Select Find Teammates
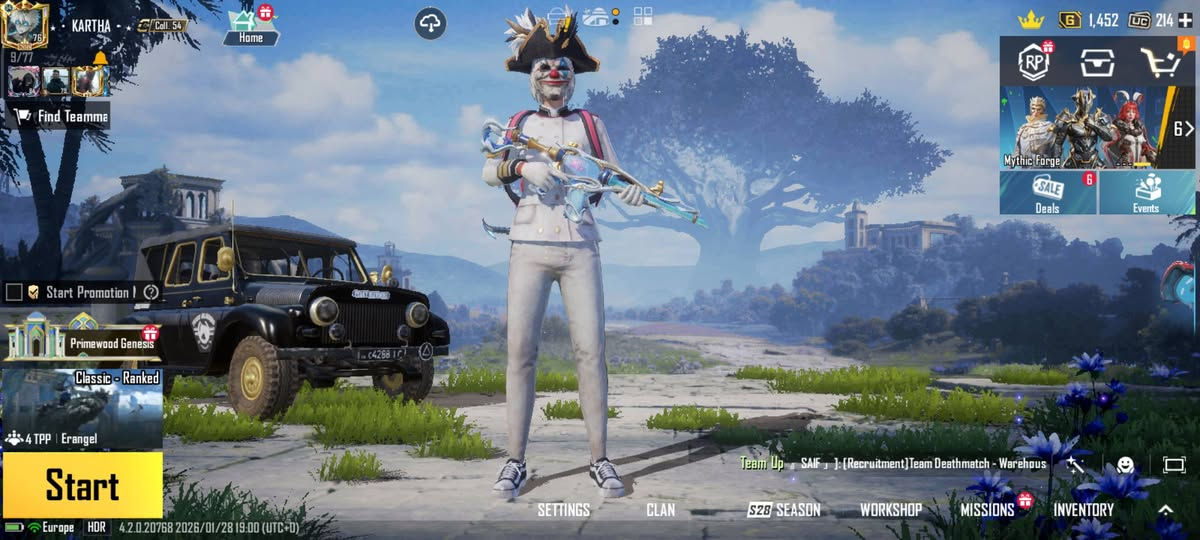The height and width of the screenshot is (540, 1200). coord(60,116)
